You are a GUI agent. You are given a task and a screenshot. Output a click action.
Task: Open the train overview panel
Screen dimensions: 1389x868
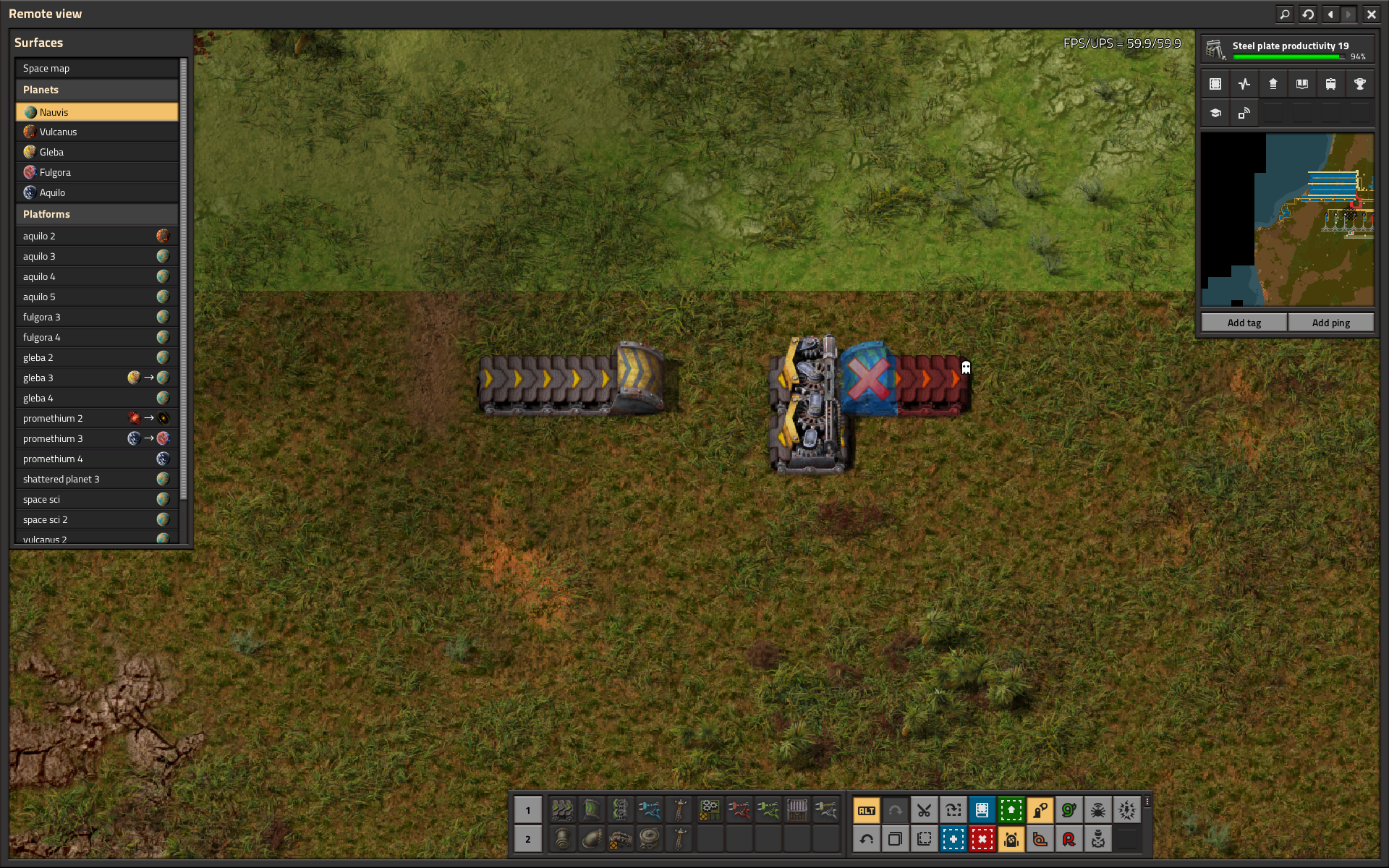[1330, 84]
